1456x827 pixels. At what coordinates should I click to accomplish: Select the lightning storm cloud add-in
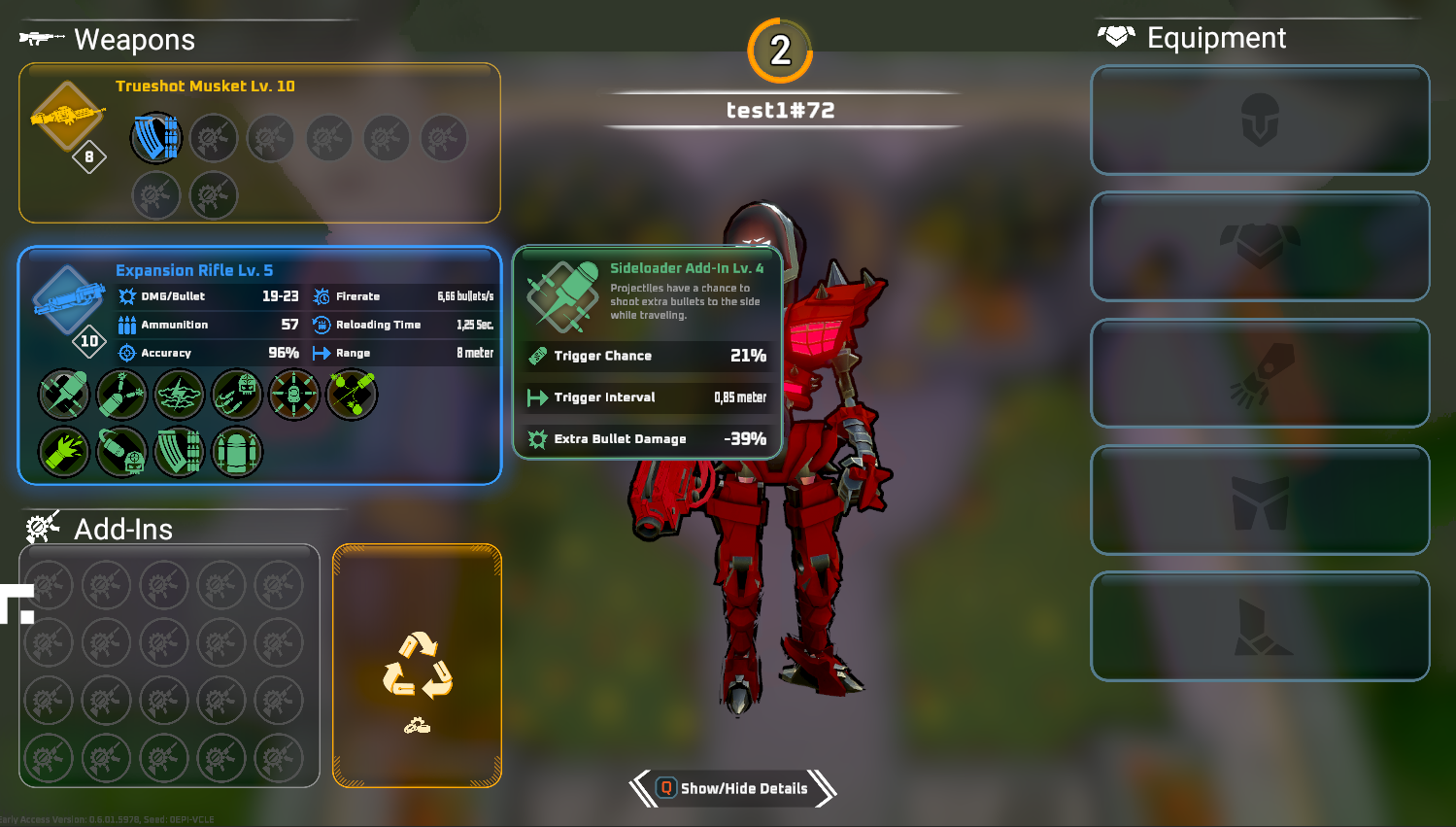point(179,396)
